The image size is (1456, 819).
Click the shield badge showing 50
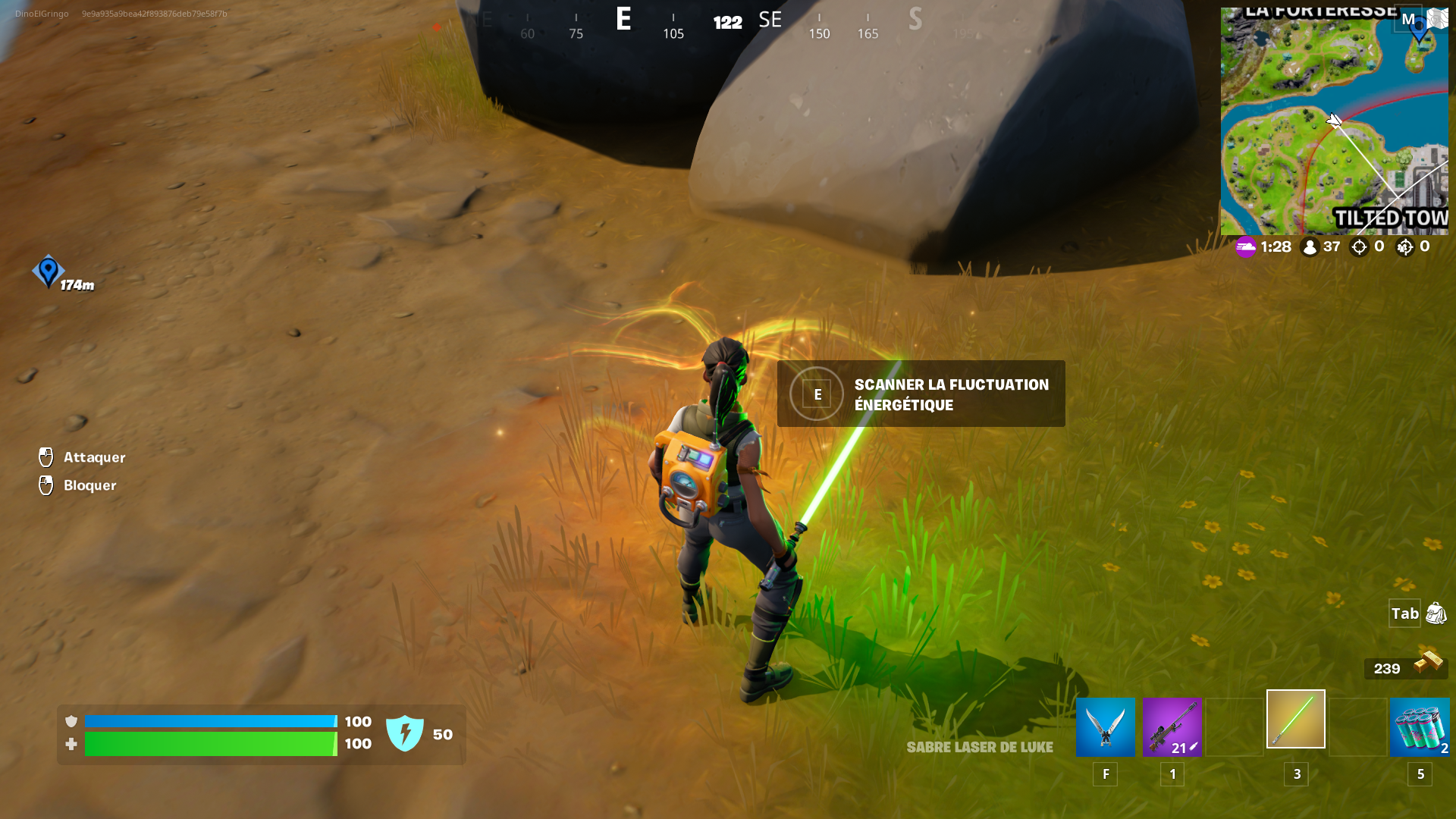pos(407,733)
